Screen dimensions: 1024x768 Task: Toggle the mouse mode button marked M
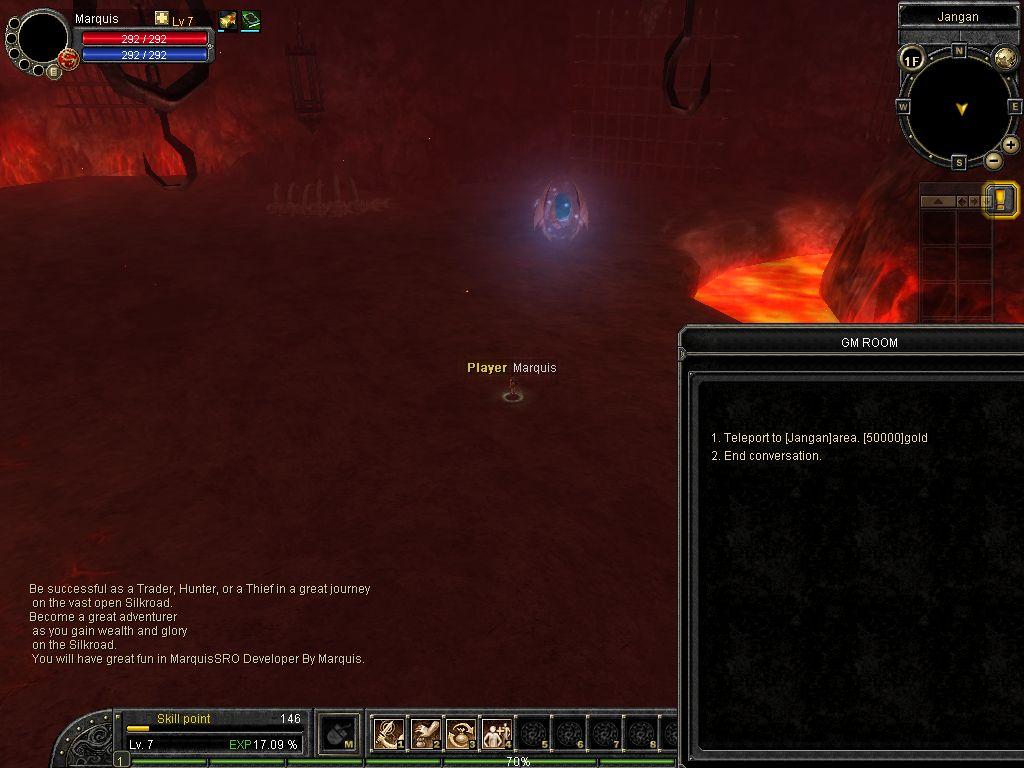click(x=340, y=734)
